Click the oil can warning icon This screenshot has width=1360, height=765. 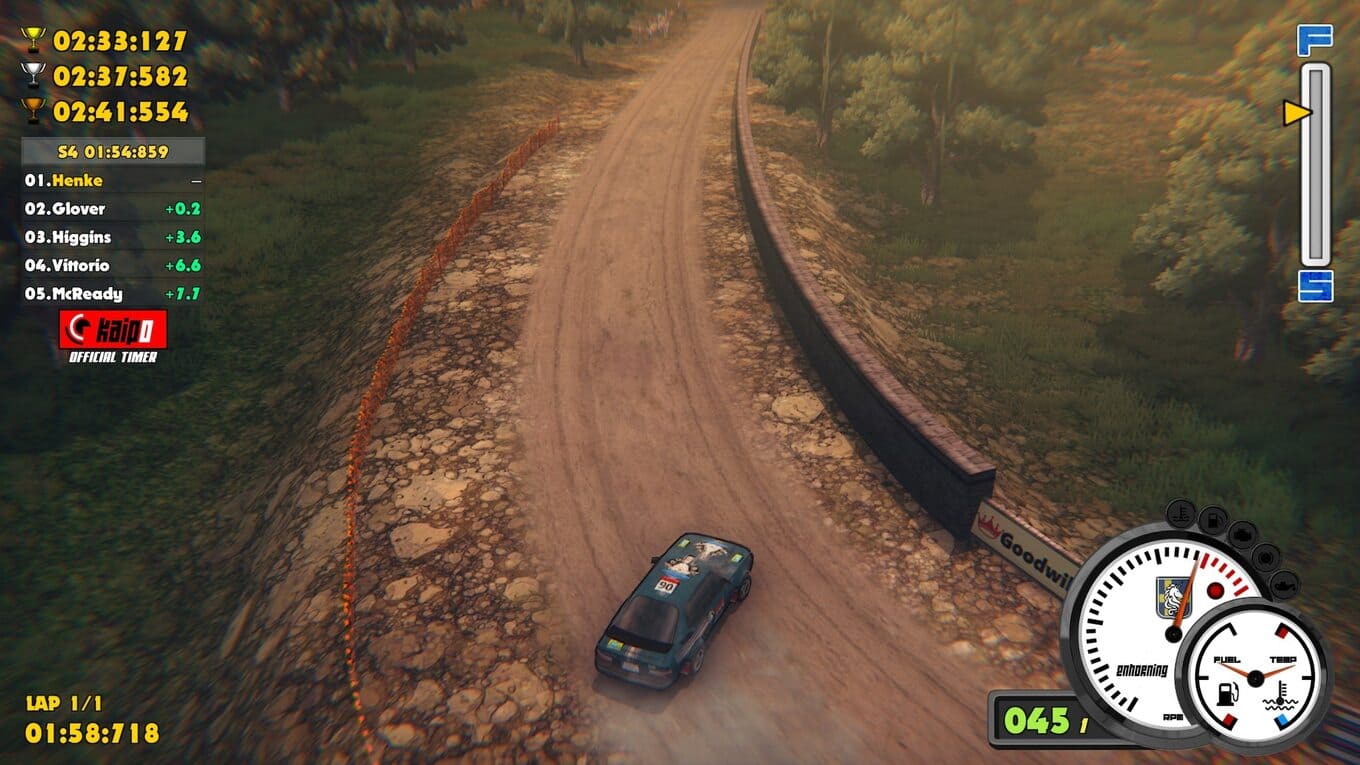coord(1283,583)
